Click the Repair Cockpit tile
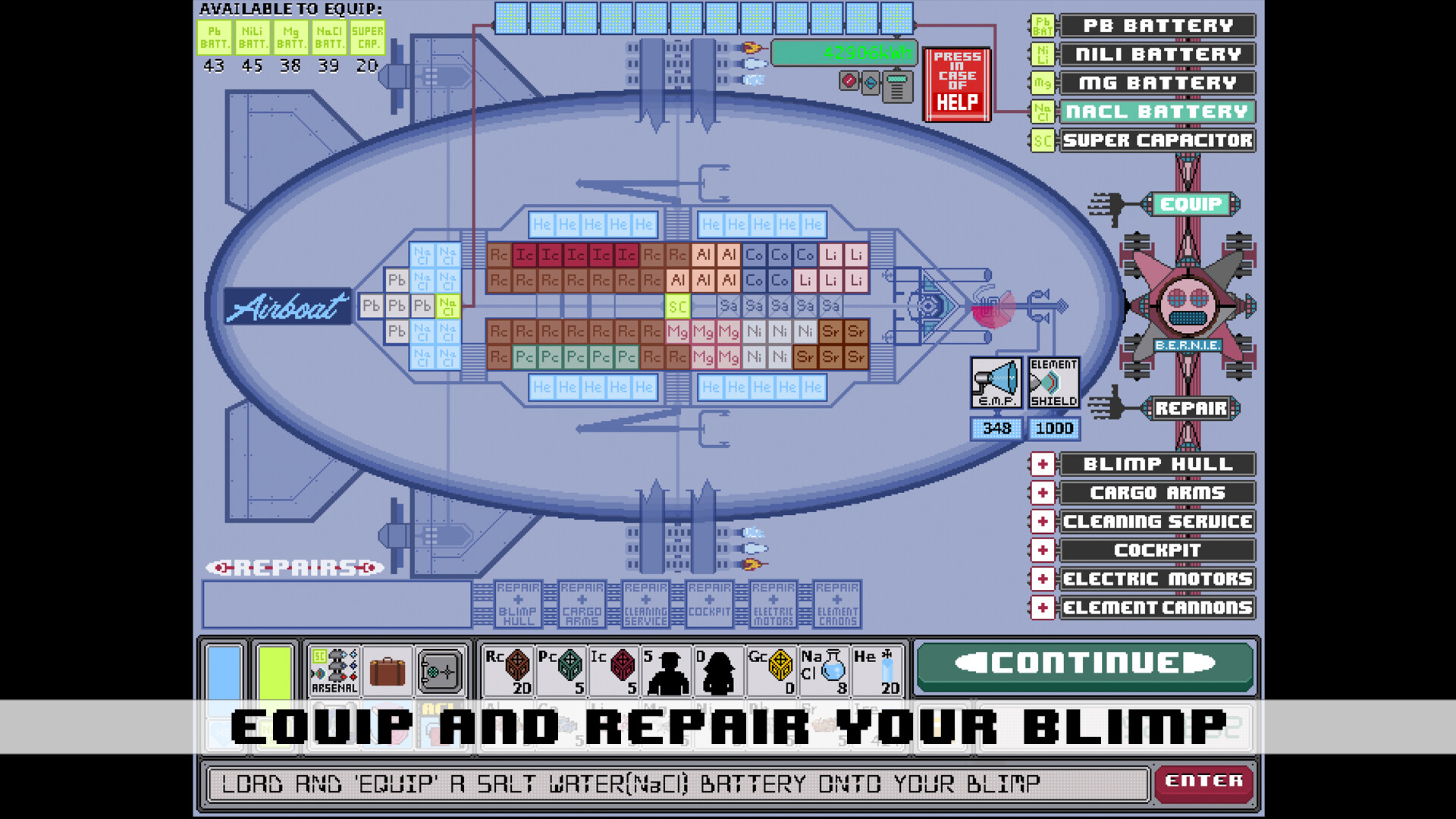The width and height of the screenshot is (1456, 819). [x=710, y=604]
